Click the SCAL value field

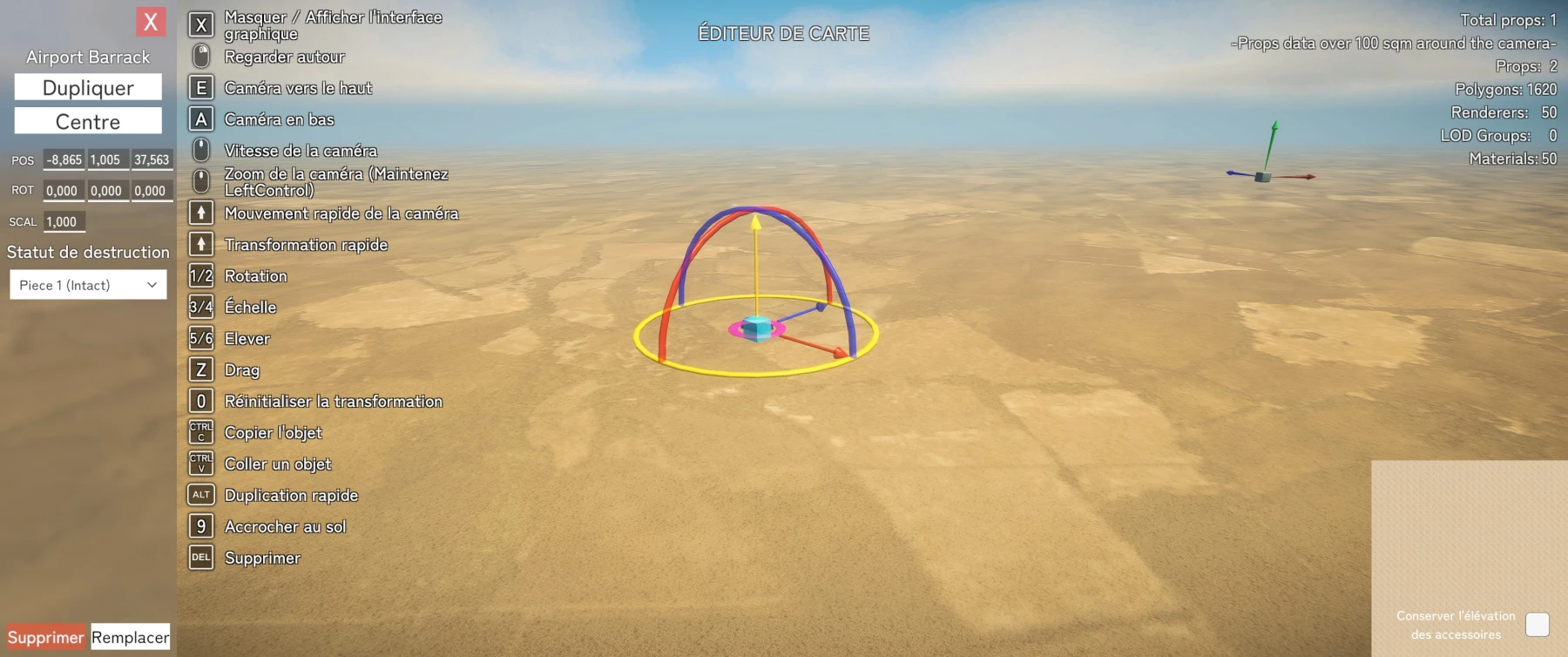[64, 221]
